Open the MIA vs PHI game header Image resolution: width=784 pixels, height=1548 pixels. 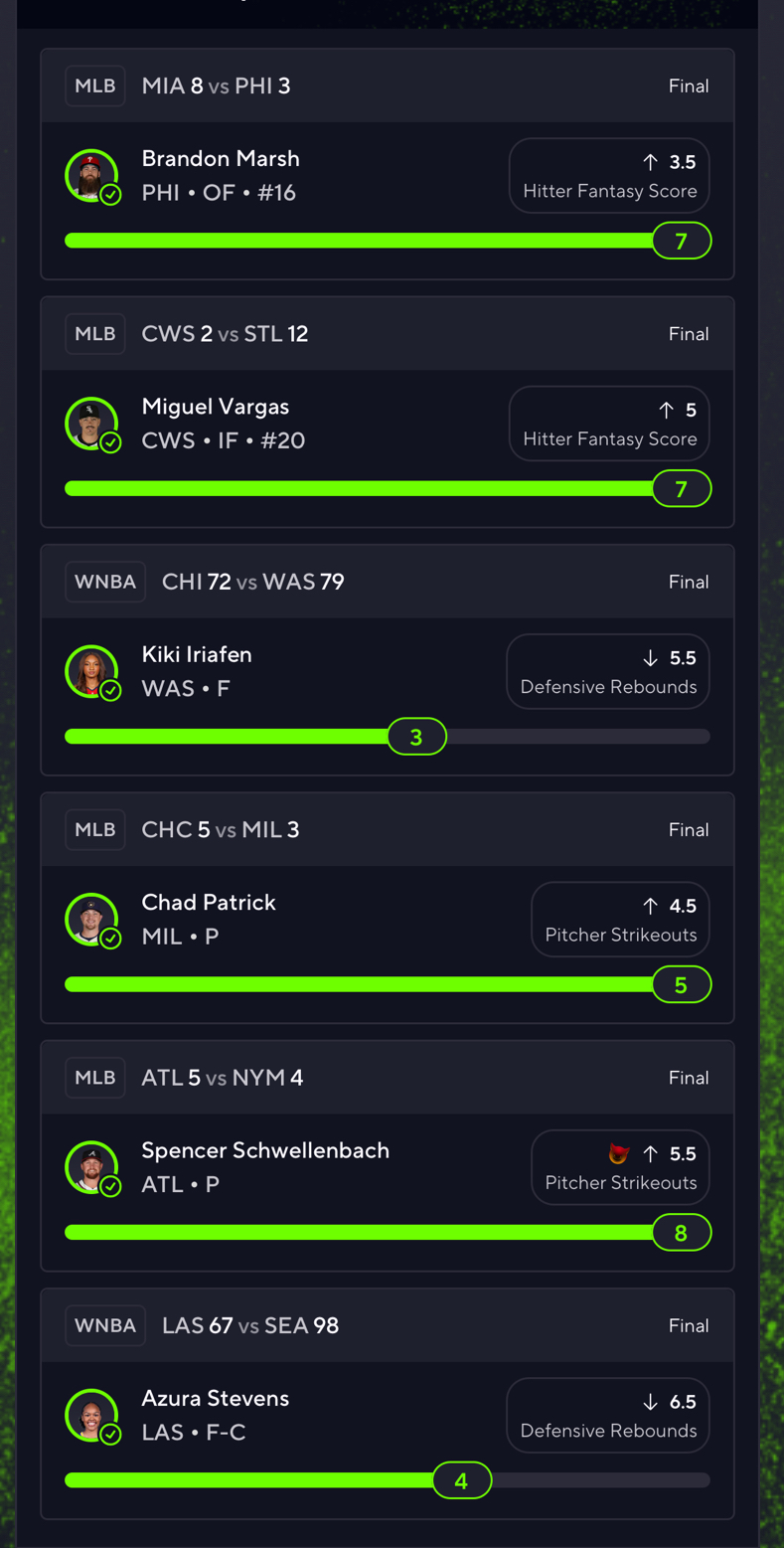387,86
